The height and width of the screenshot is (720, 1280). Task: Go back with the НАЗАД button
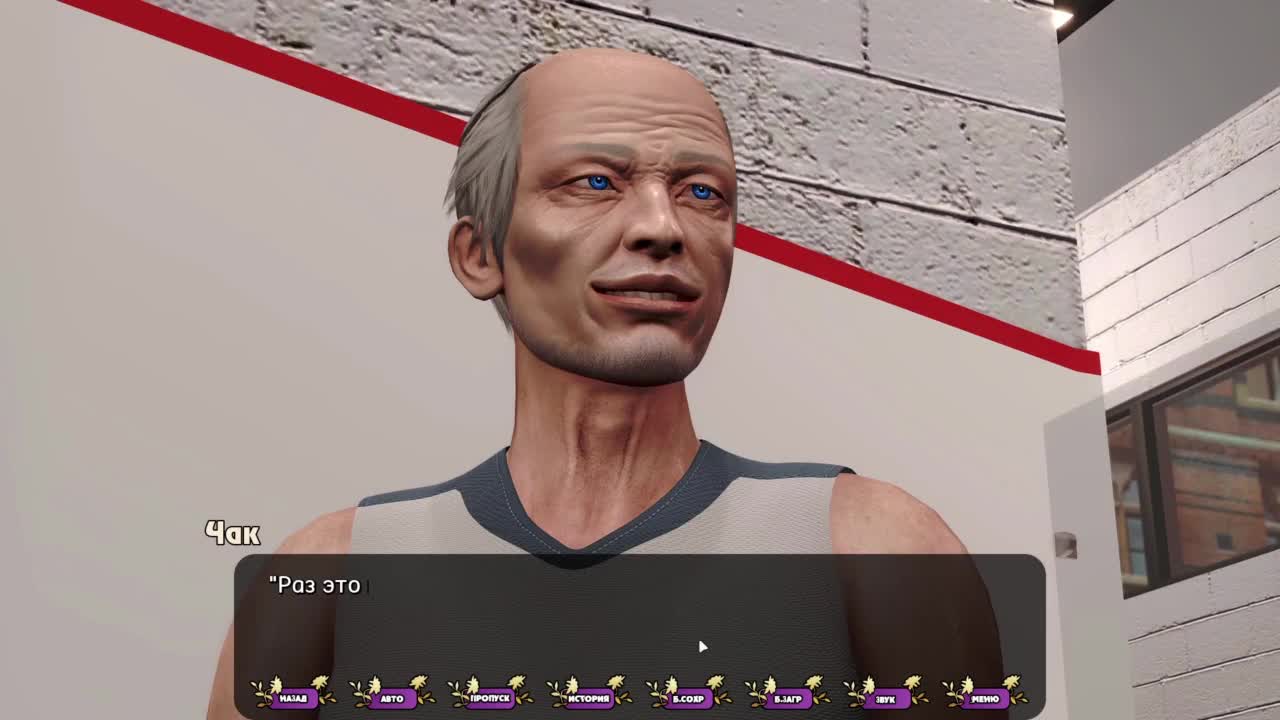point(293,698)
